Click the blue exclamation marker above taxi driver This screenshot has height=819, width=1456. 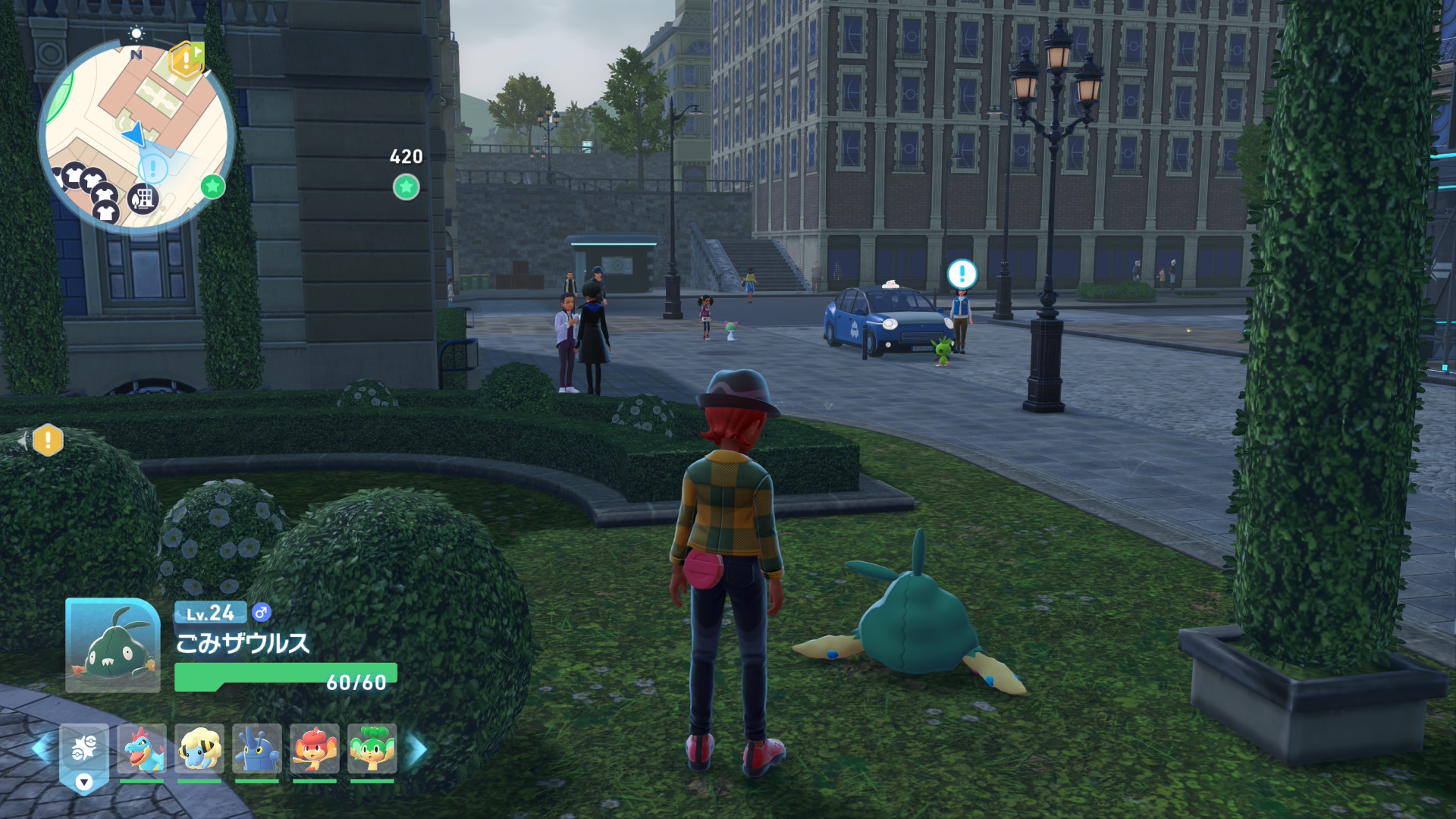[962, 274]
